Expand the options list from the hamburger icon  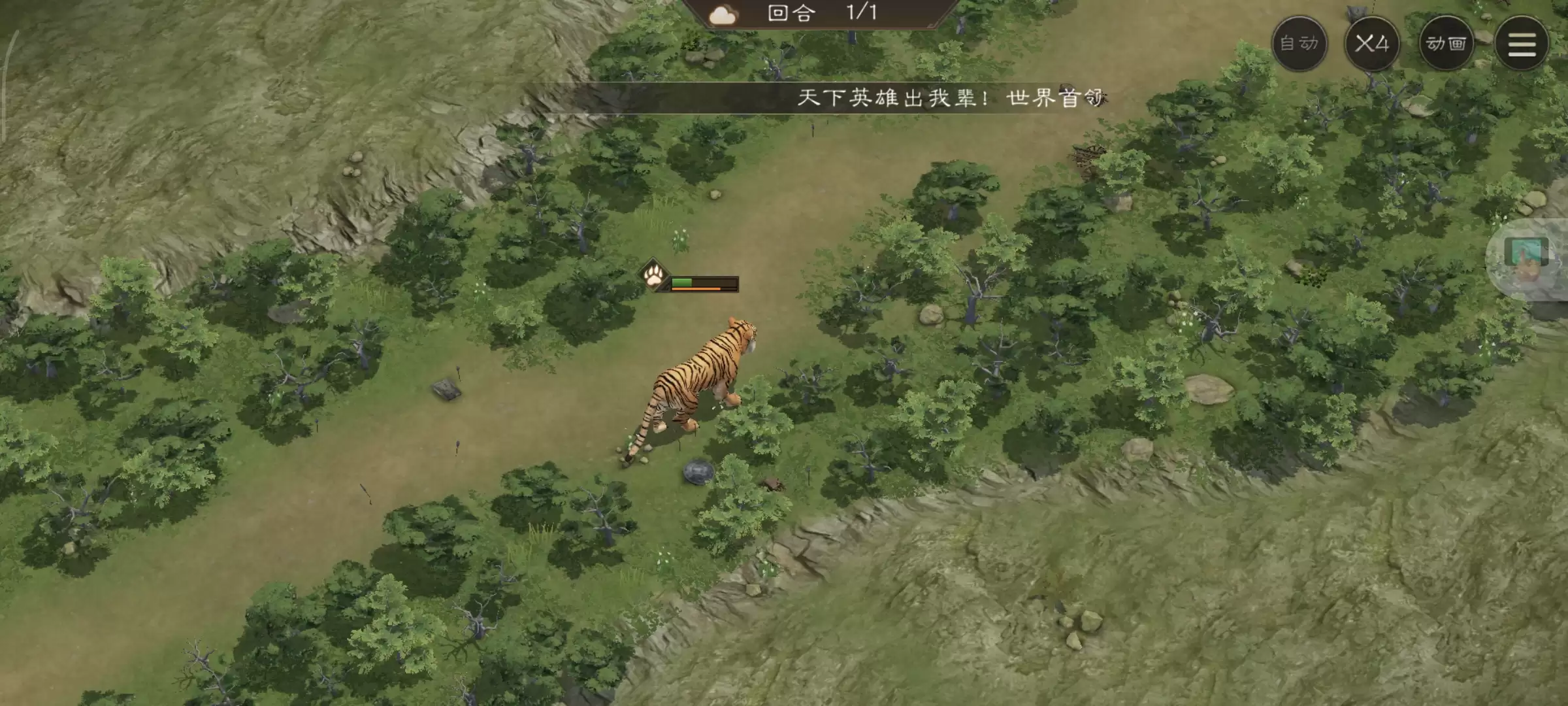[x=1522, y=43]
